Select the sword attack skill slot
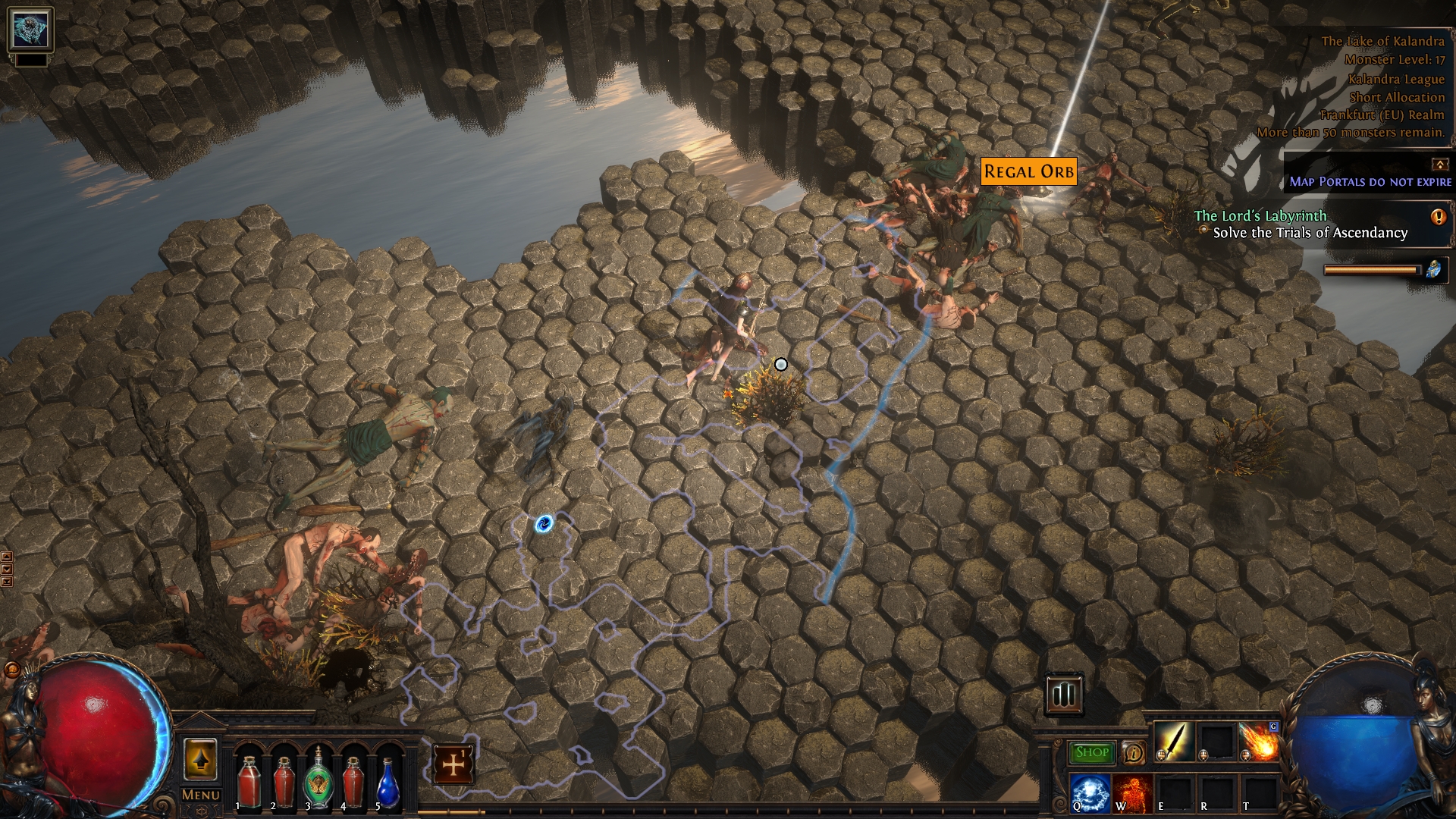This screenshot has width=1456, height=819. pyautogui.click(x=1174, y=741)
